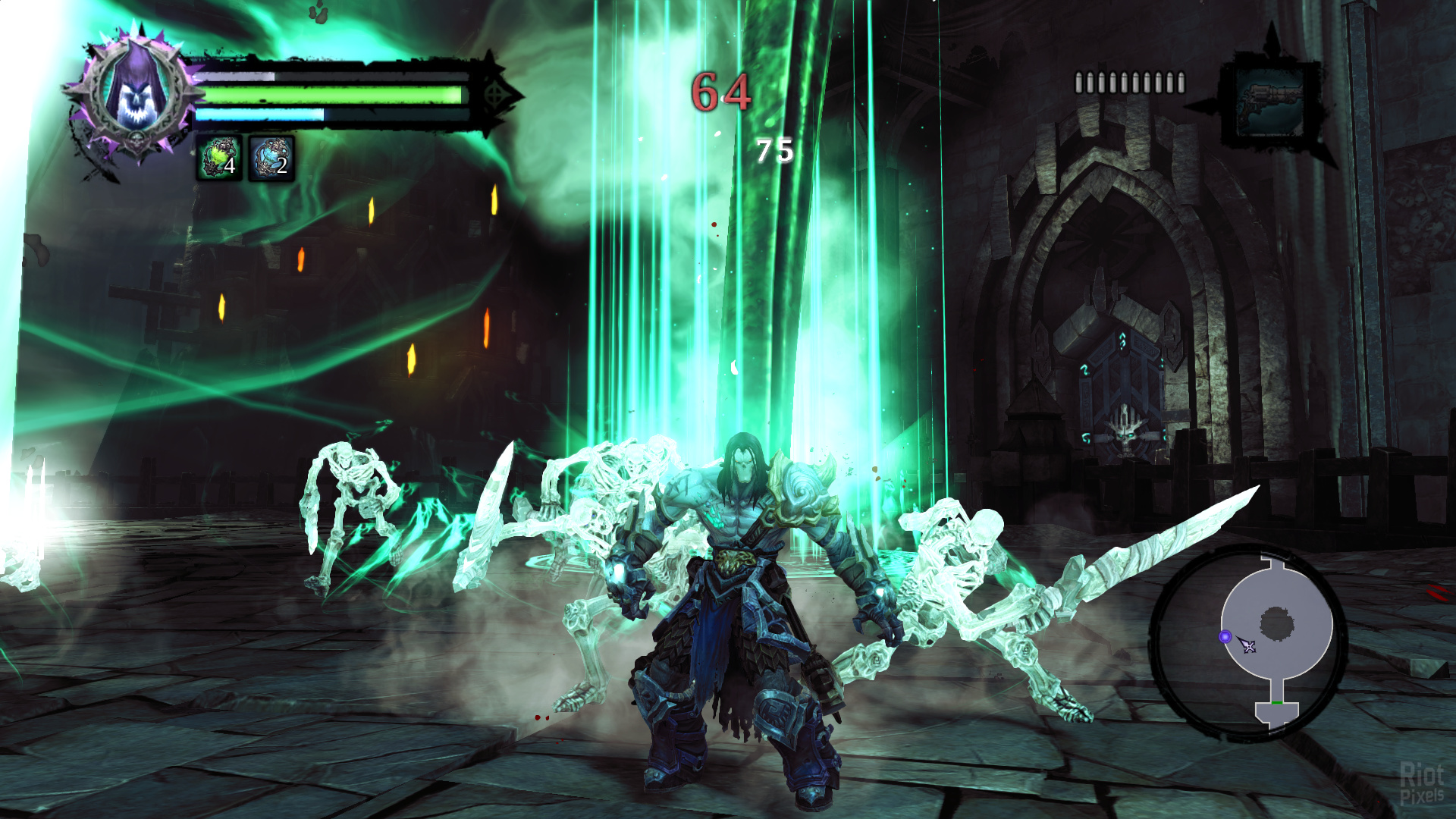
Task: Click the Reaper form gauge emblem
Action: coord(495,96)
